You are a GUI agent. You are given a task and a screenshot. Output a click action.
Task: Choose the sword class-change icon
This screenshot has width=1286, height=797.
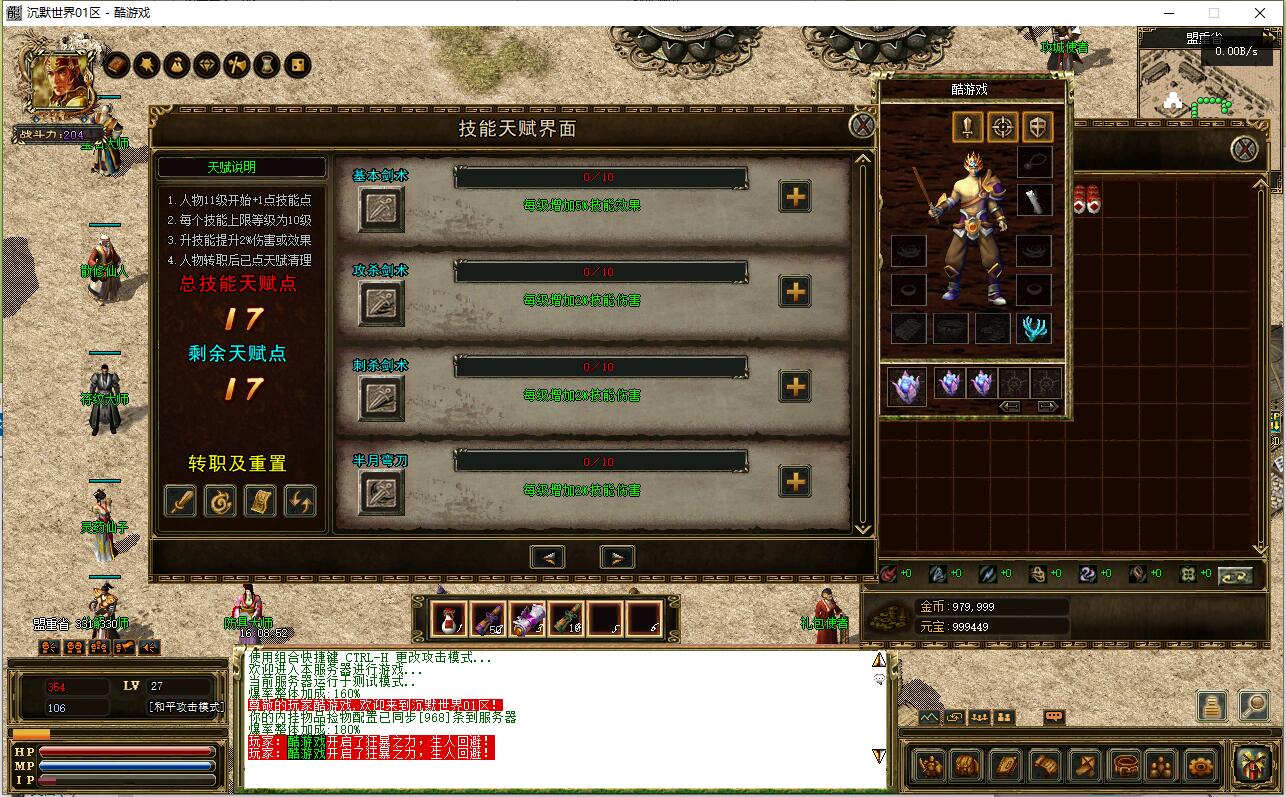180,501
